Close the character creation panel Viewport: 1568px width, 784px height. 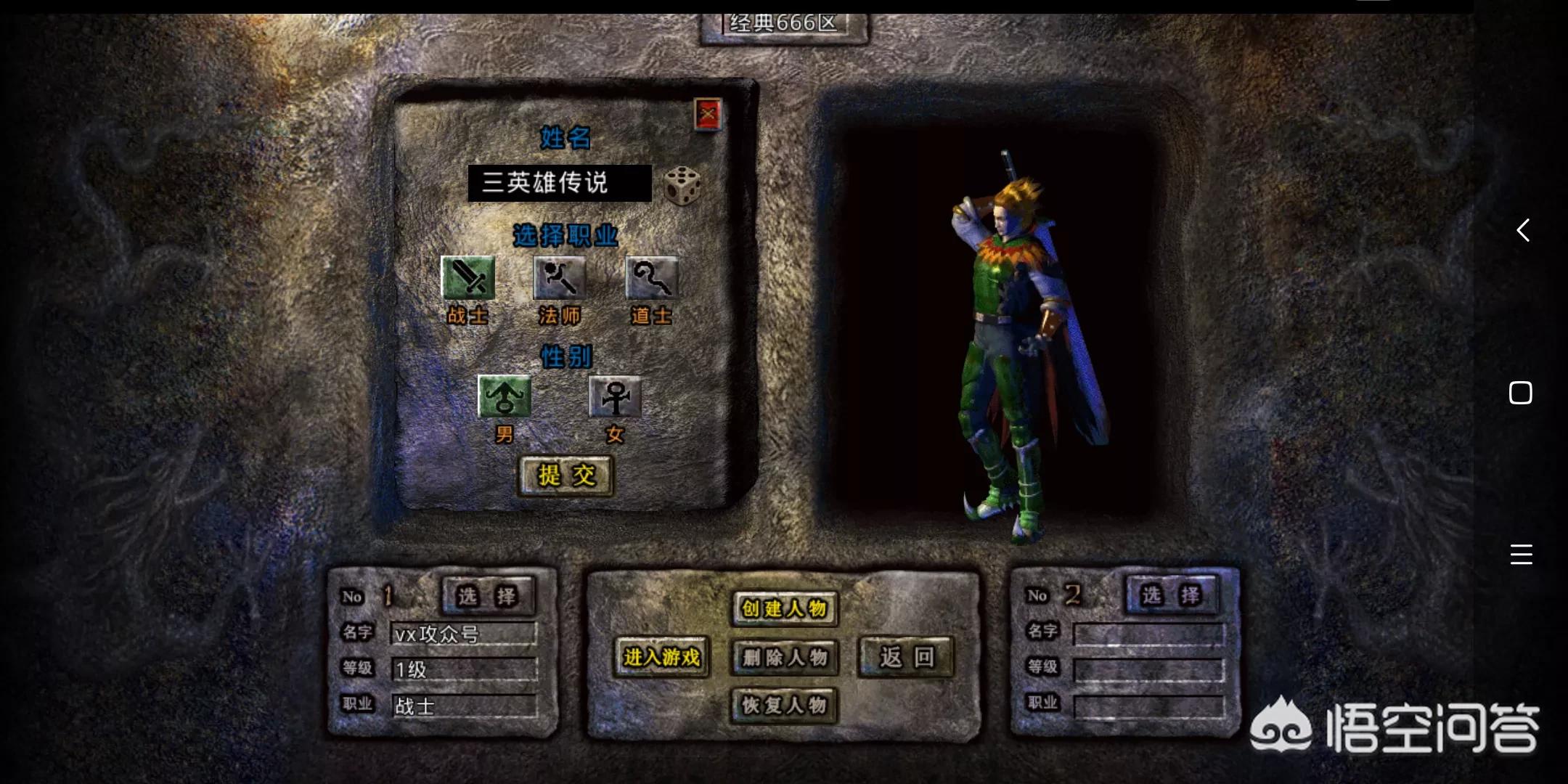click(x=708, y=114)
